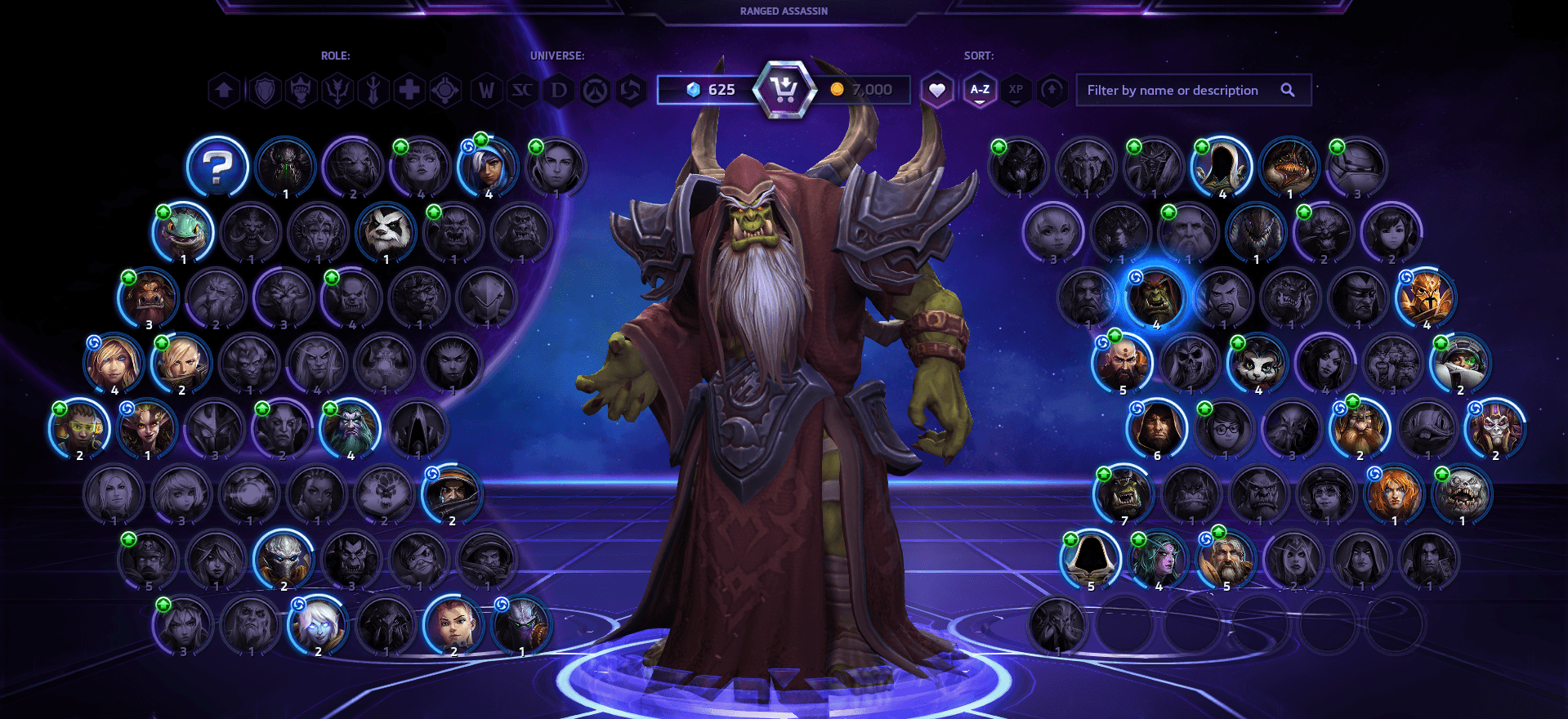Select the Stitches abomination portrait
The width and height of the screenshot is (1568, 719).
tap(1462, 494)
